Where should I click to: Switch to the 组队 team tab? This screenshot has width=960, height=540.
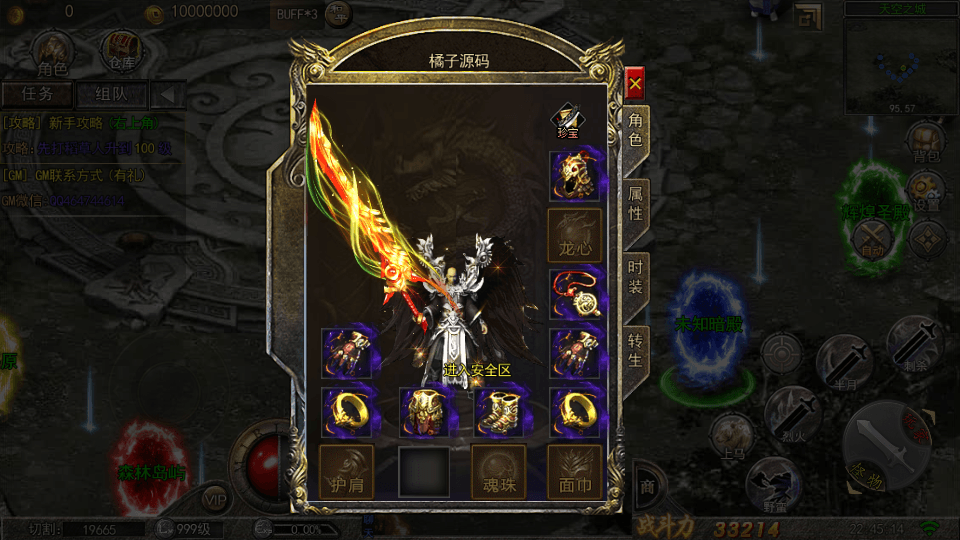[x=110, y=95]
